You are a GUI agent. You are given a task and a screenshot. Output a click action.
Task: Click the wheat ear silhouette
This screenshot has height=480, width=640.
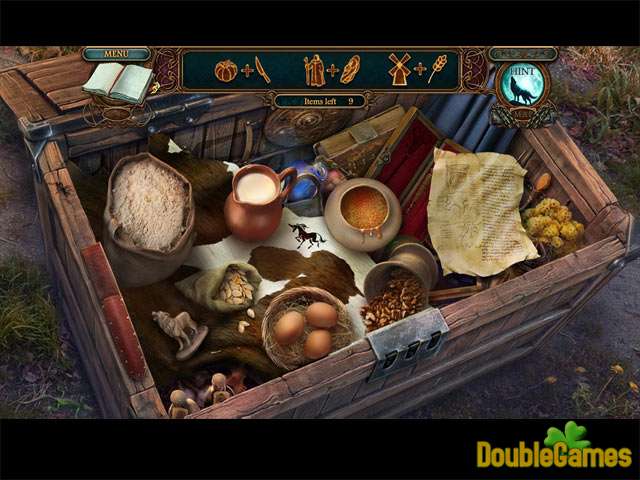pos(436,70)
